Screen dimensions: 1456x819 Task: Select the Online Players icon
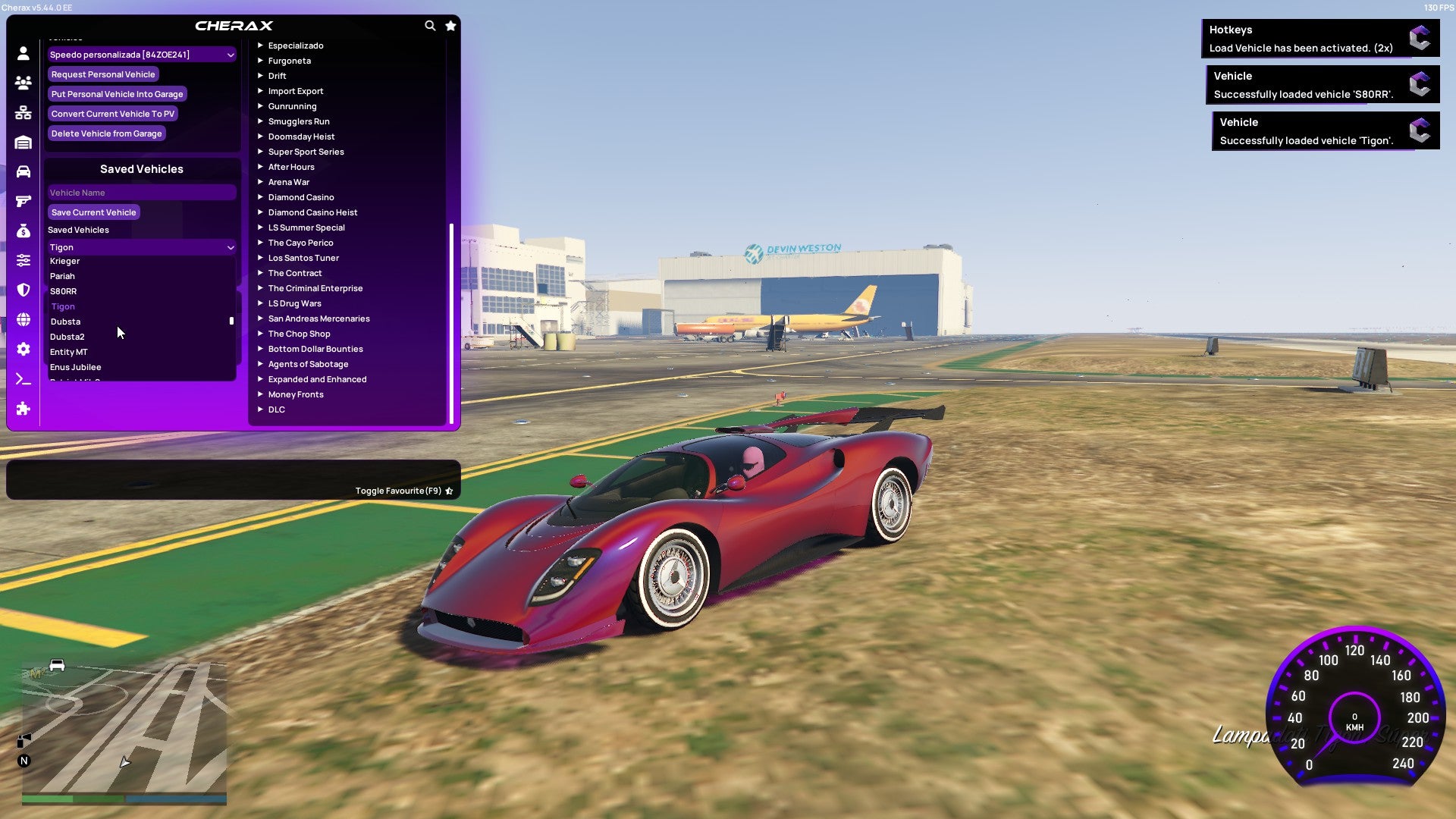[23, 82]
